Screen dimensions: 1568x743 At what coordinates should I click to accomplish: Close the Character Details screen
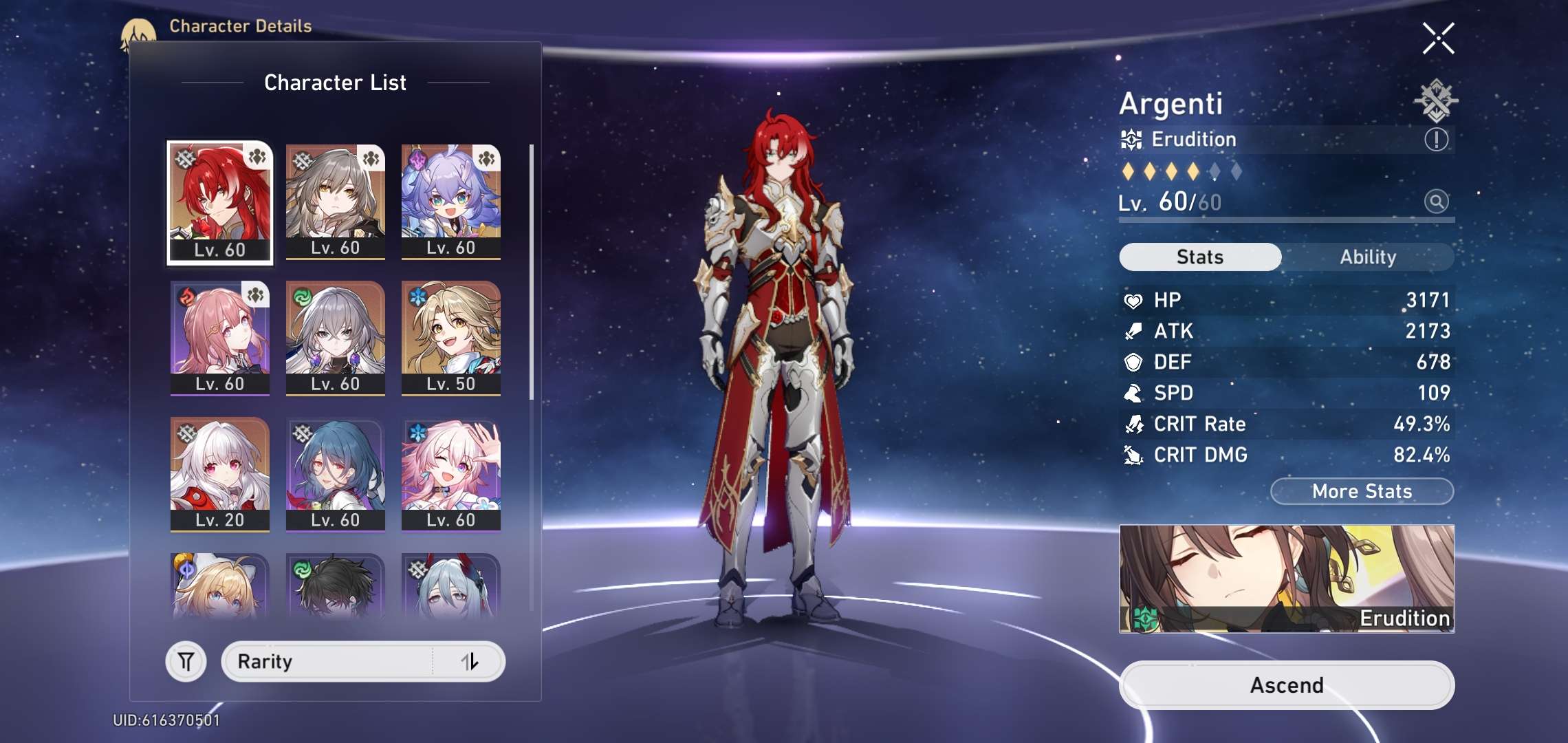(1438, 38)
